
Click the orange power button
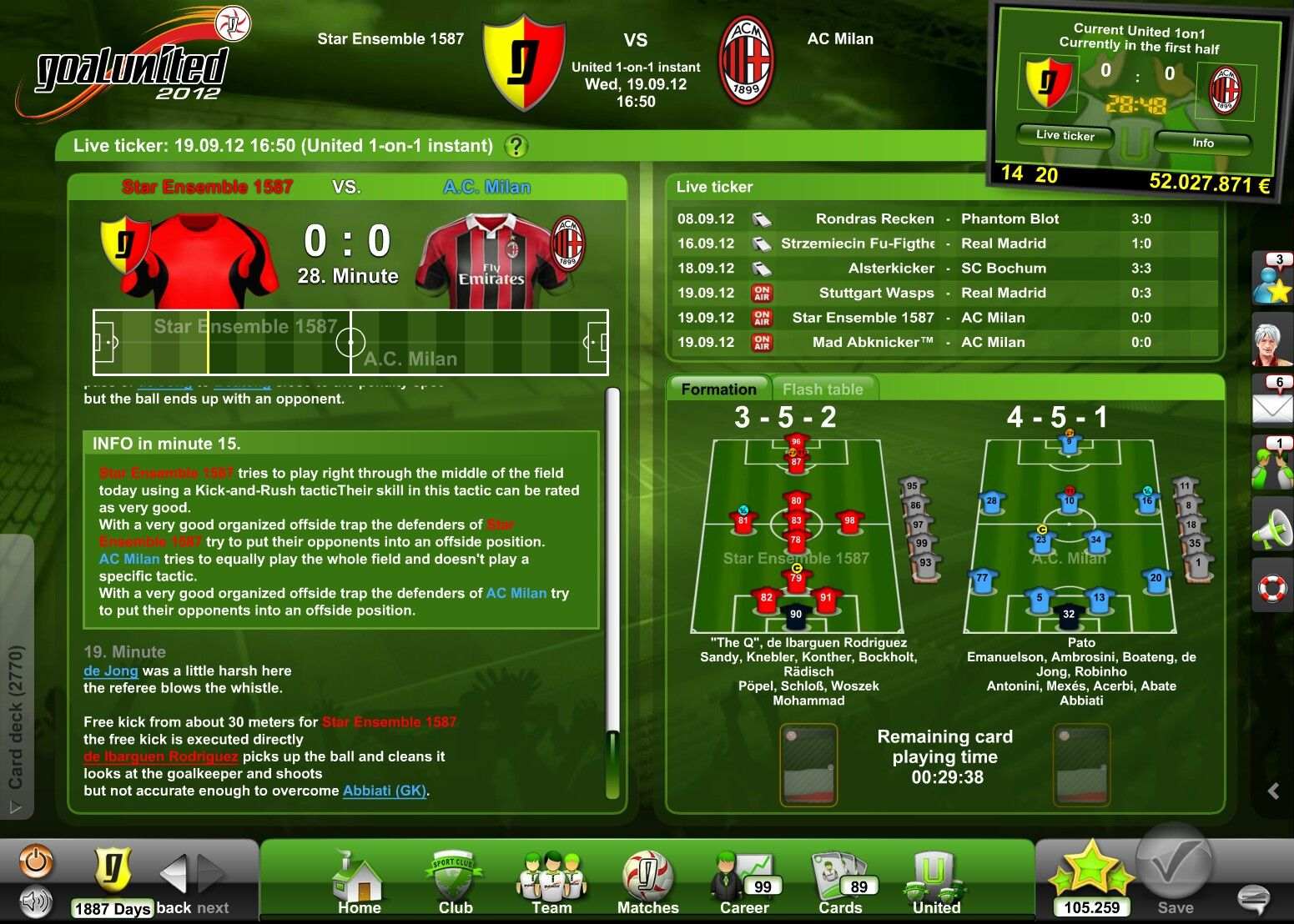[x=36, y=861]
